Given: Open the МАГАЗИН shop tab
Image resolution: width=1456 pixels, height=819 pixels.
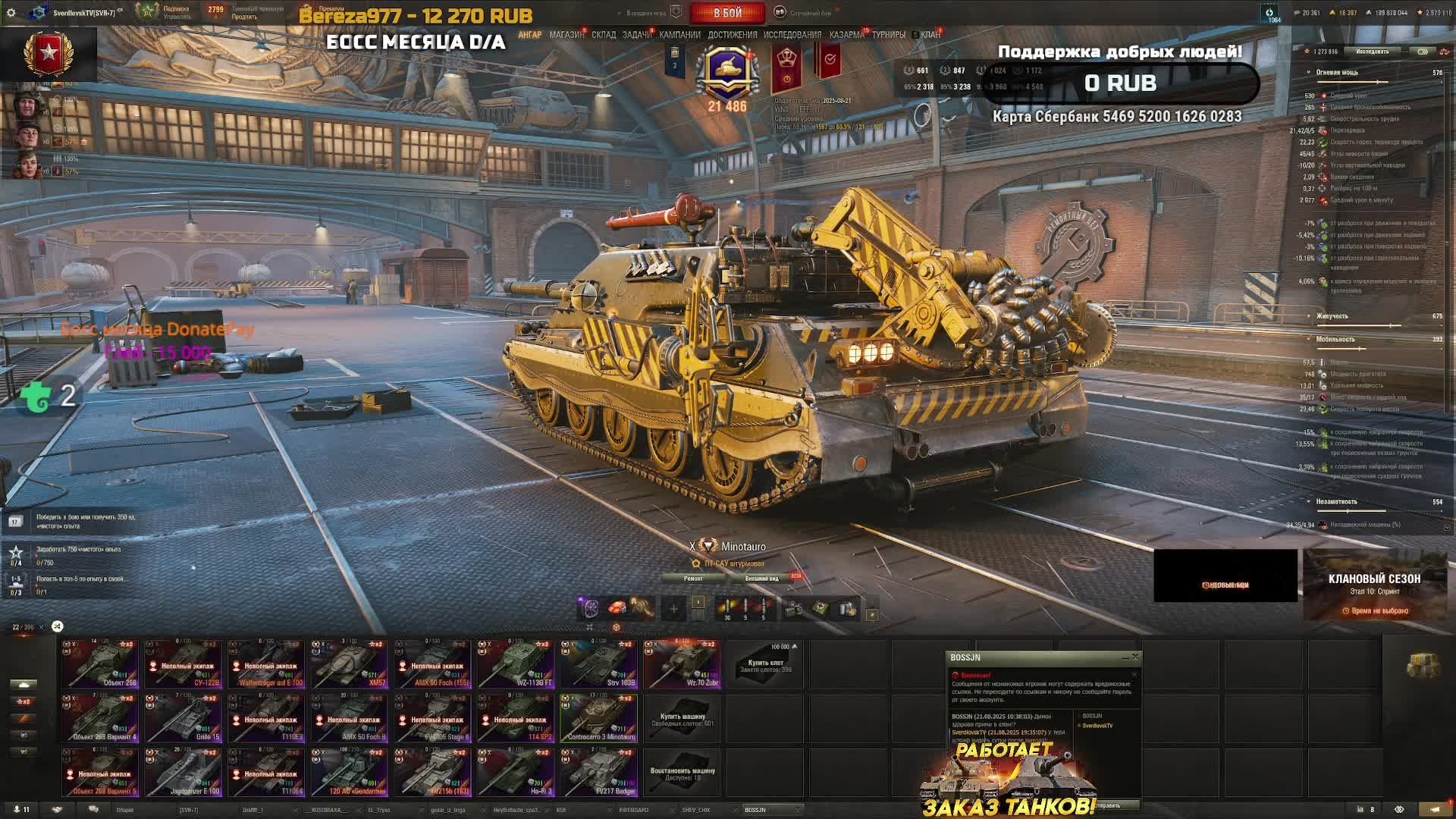Looking at the screenshot, I should 566,35.
